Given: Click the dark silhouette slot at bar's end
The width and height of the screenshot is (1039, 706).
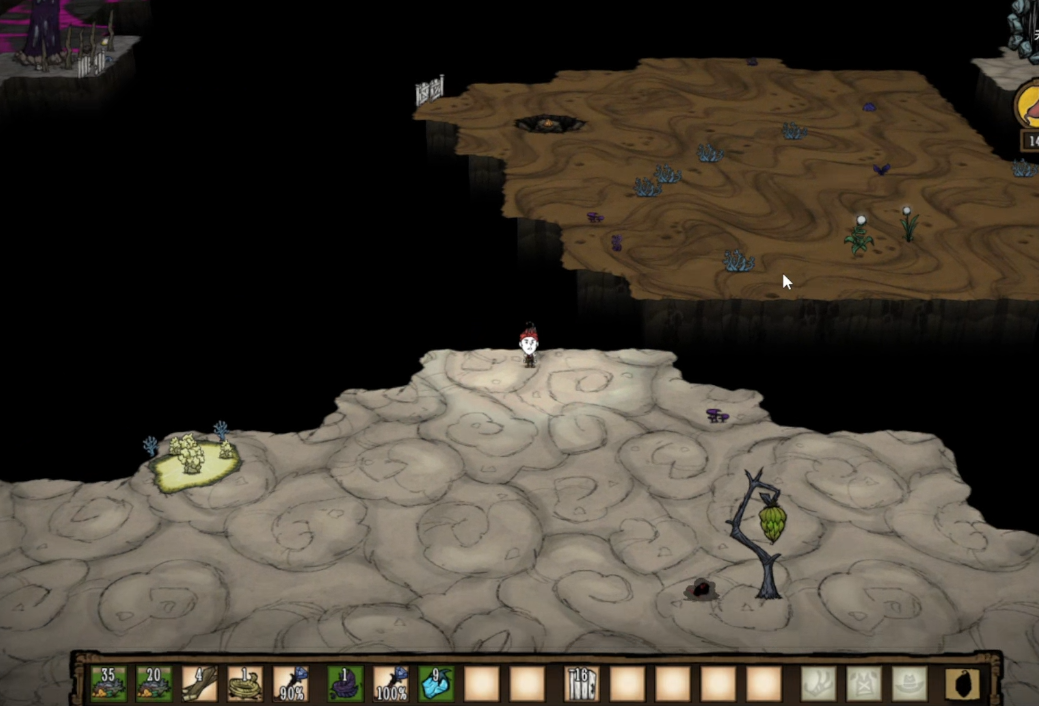Looking at the screenshot, I should point(963,683).
